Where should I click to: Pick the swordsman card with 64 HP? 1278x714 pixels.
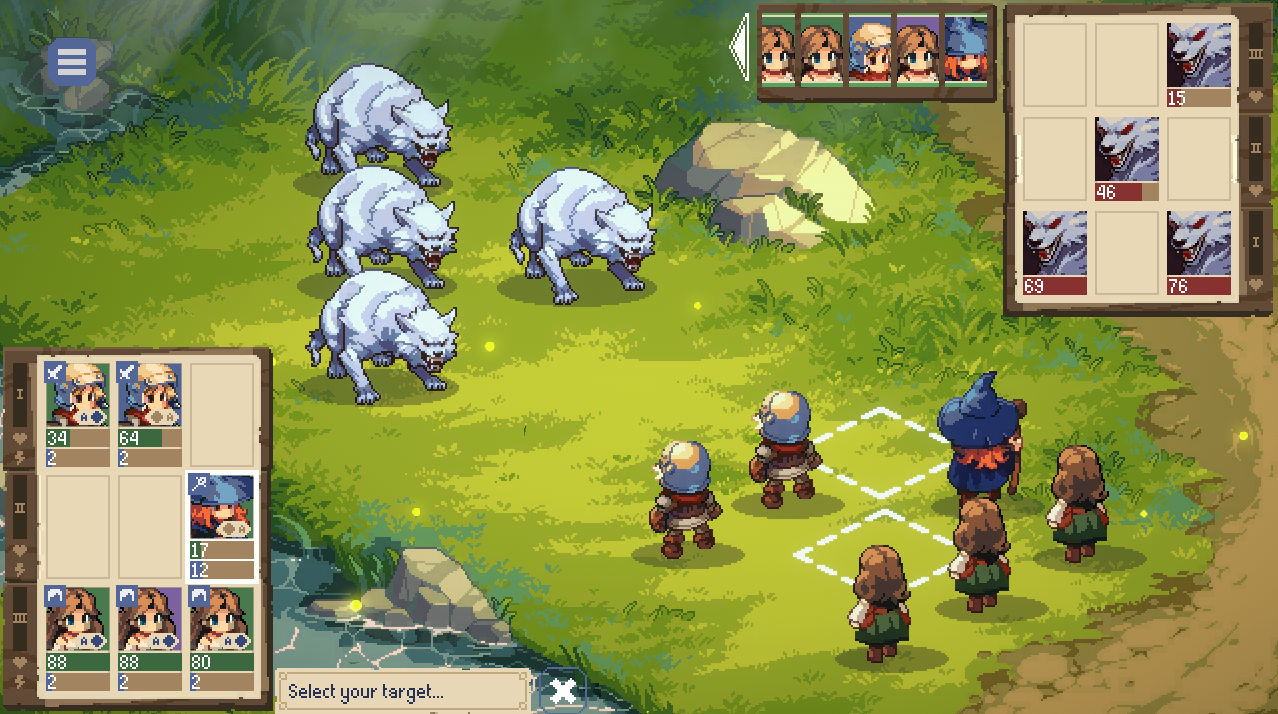(150, 413)
